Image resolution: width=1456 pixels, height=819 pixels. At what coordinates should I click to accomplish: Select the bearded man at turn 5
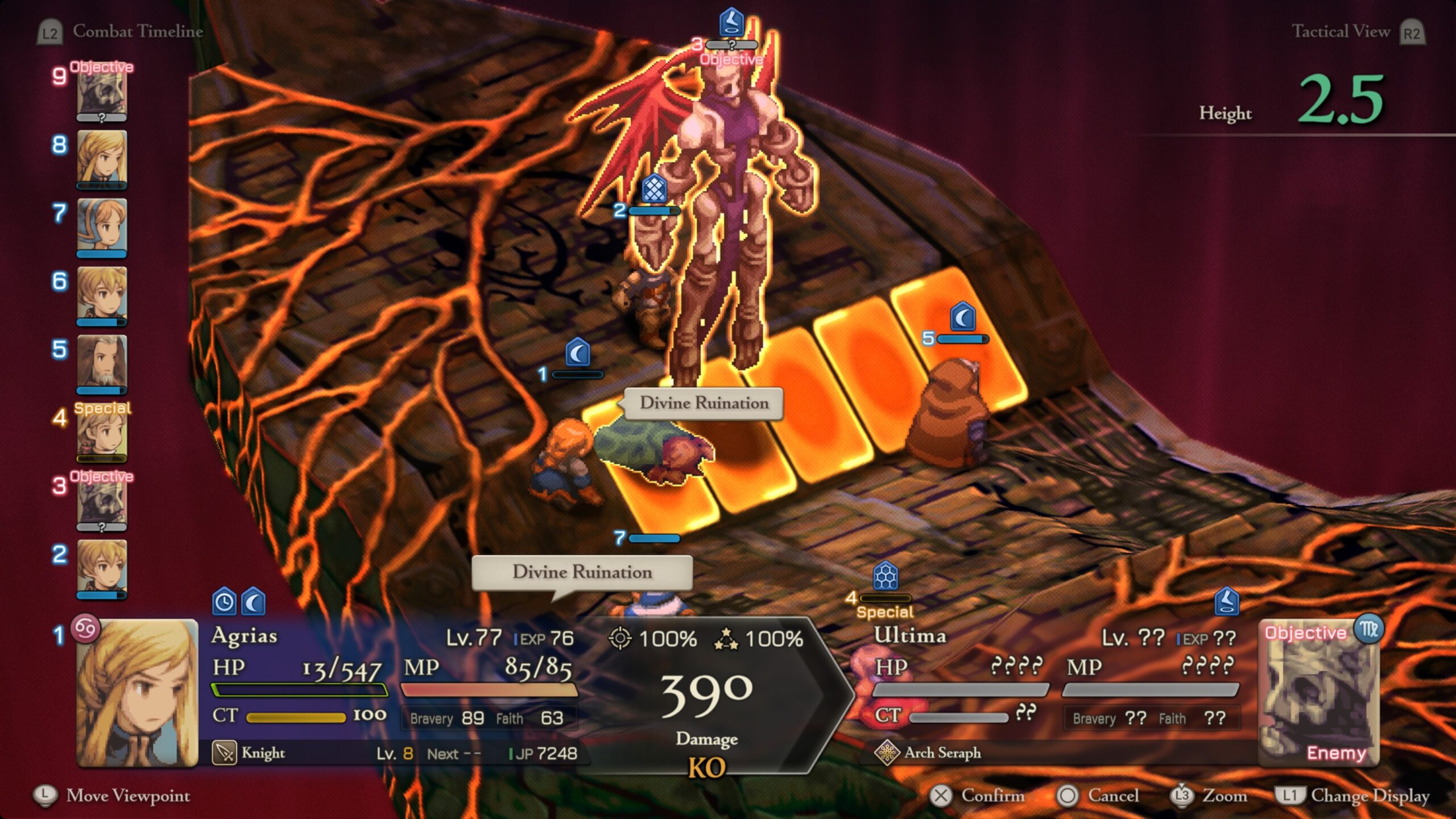[102, 363]
